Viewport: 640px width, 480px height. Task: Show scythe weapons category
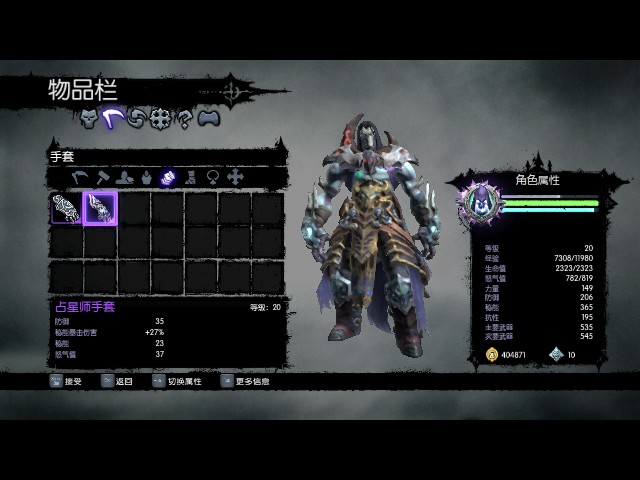point(80,177)
